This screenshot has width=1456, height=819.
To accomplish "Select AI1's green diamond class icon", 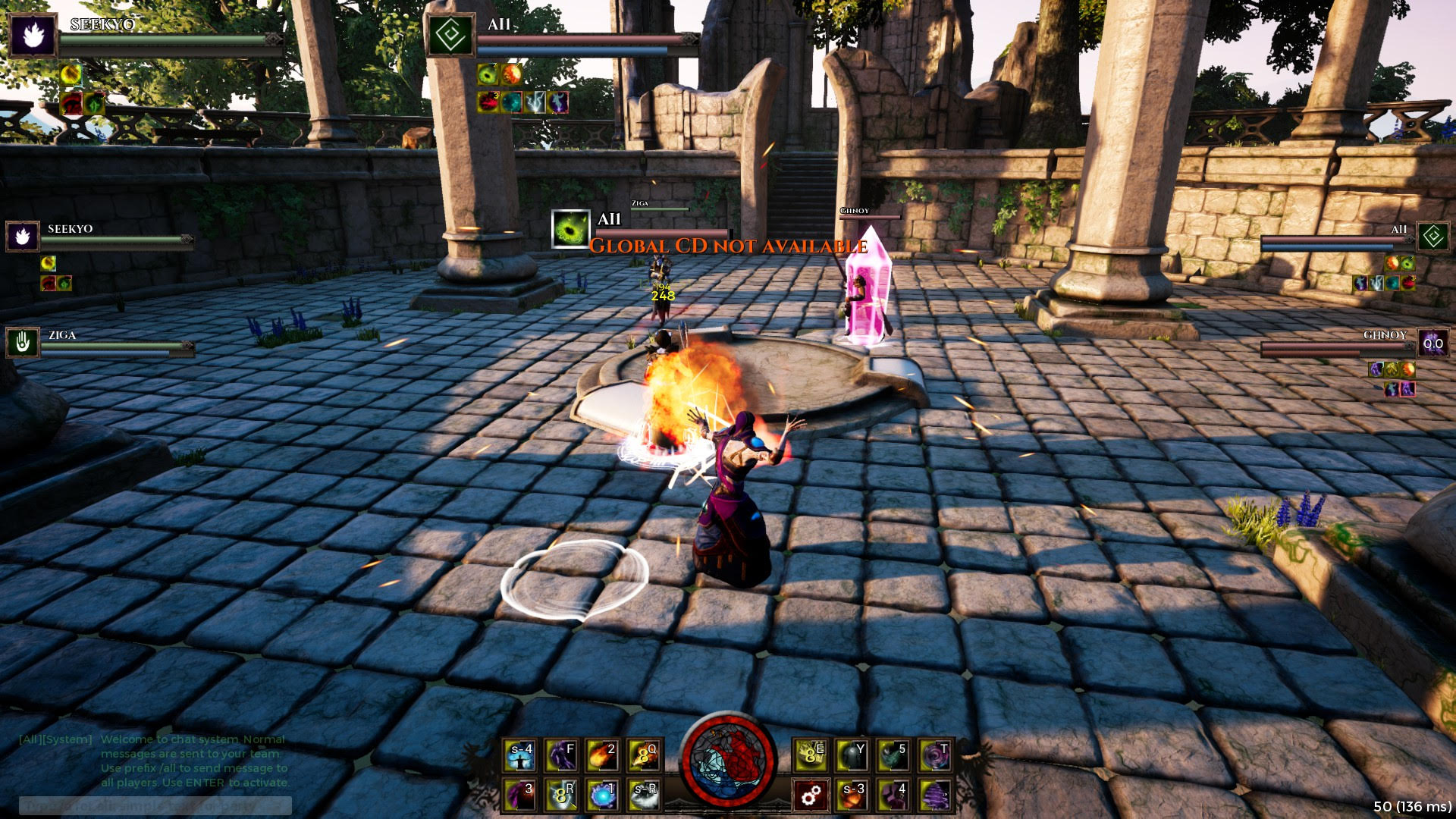I will click(x=451, y=34).
